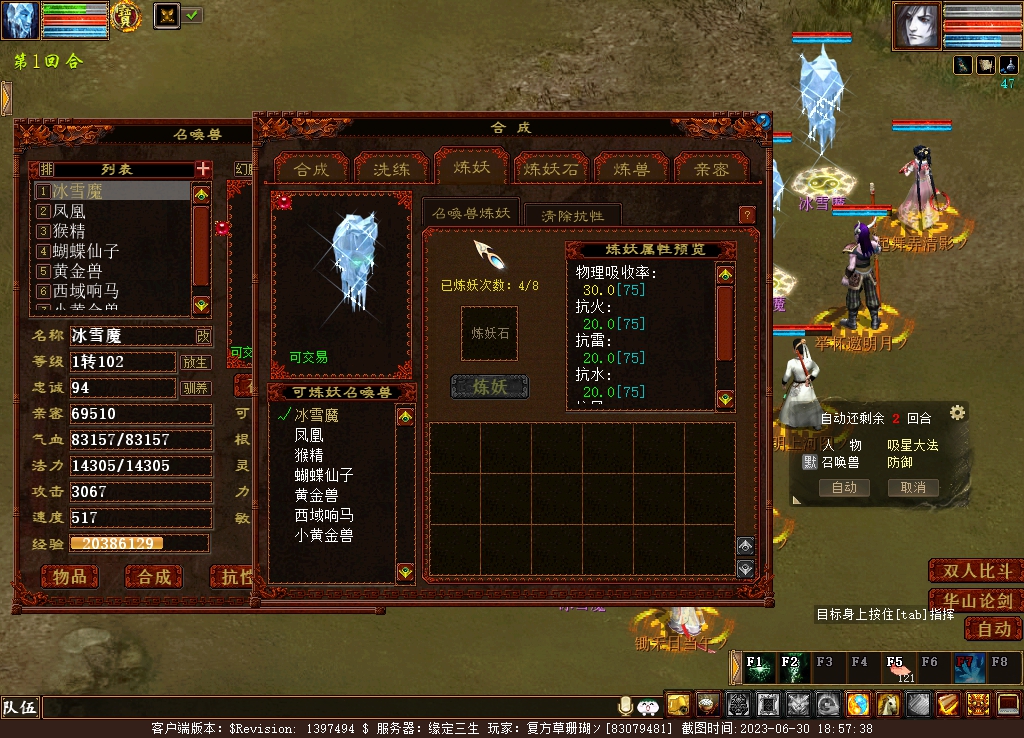
Task: Tame the pet with 驯养 button
Action: click(x=195, y=388)
